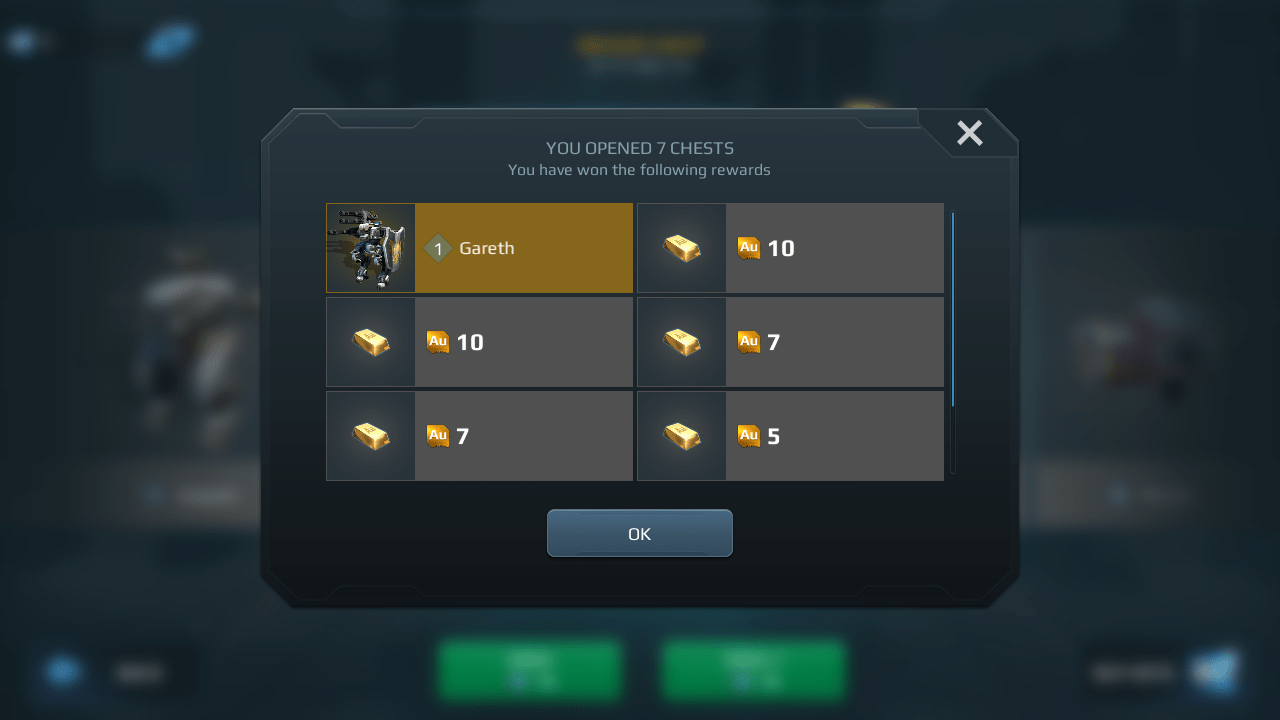The image size is (1280, 720).
Task: Click the blue currency icon in bottom-left corner
Action: pyautogui.click(x=63, y=672)
